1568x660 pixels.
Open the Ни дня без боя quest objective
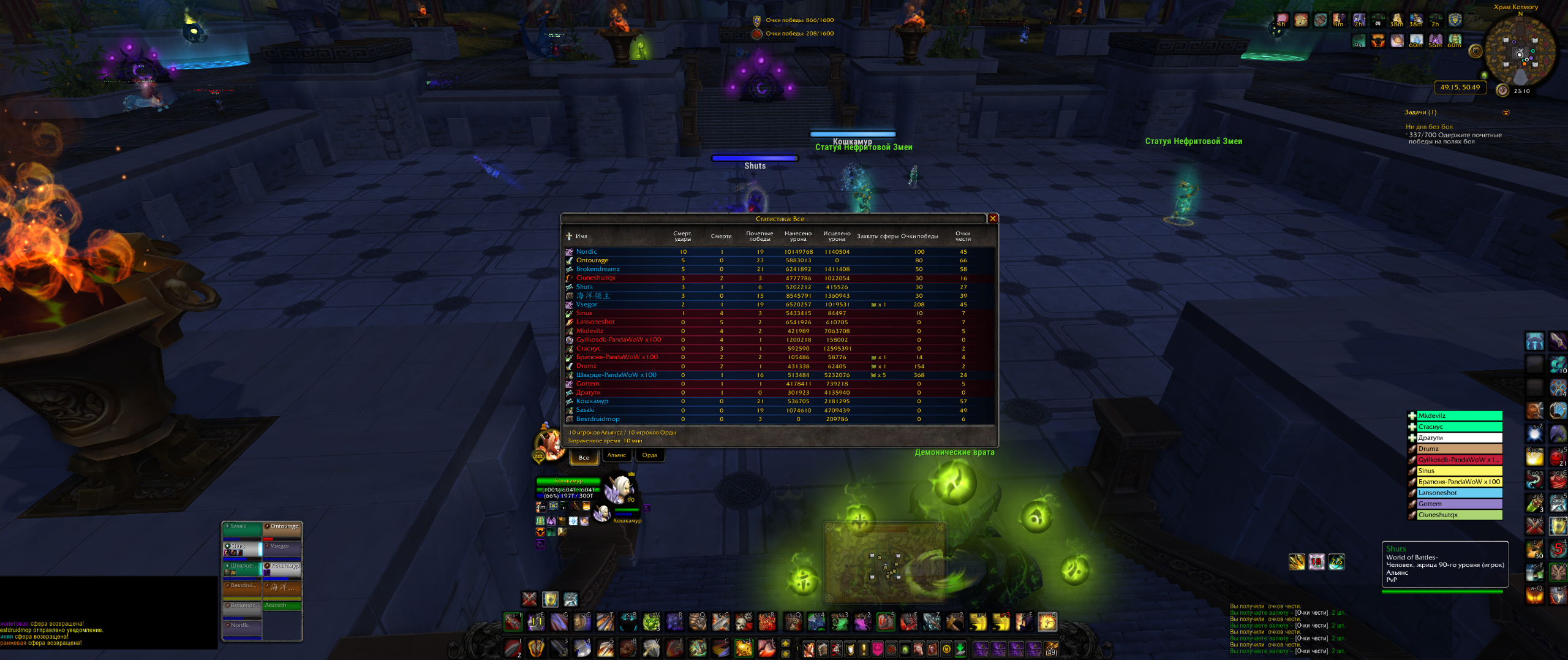point(1429,127)
